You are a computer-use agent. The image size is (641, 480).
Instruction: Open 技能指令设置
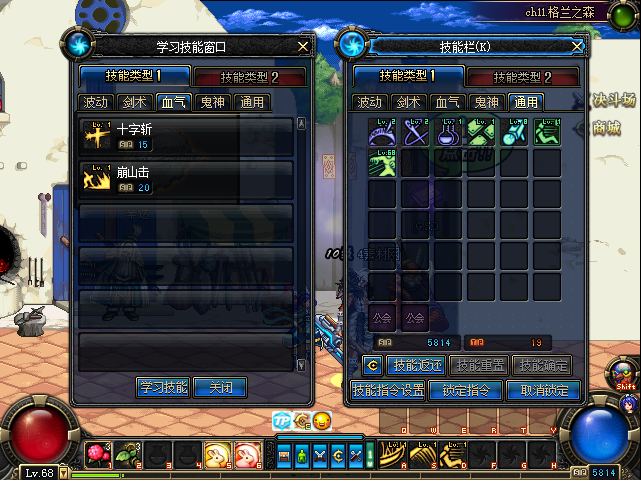tap(388, 390)
